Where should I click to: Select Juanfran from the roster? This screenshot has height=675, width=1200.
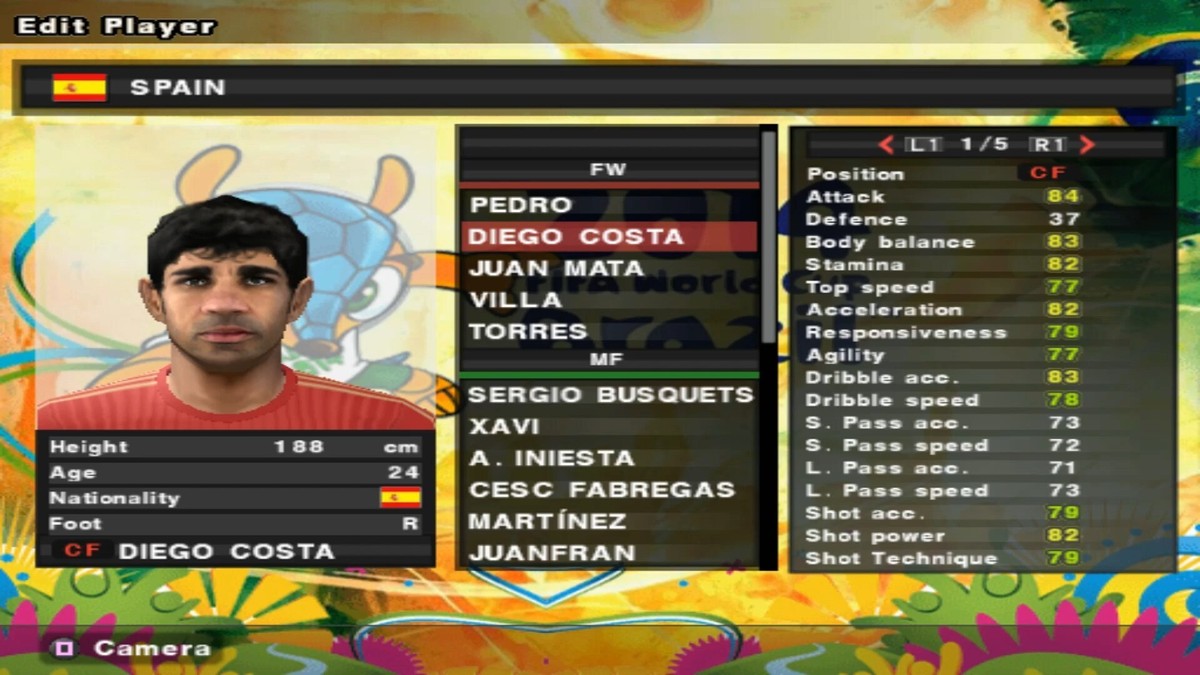[551, 553]
